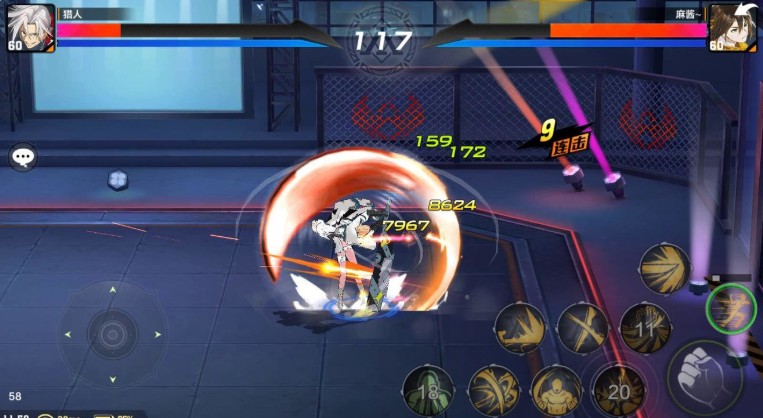Screen dimensions: 763x418
Task: Select the brown-haired opponent portrait
Action: coord(732,27)
